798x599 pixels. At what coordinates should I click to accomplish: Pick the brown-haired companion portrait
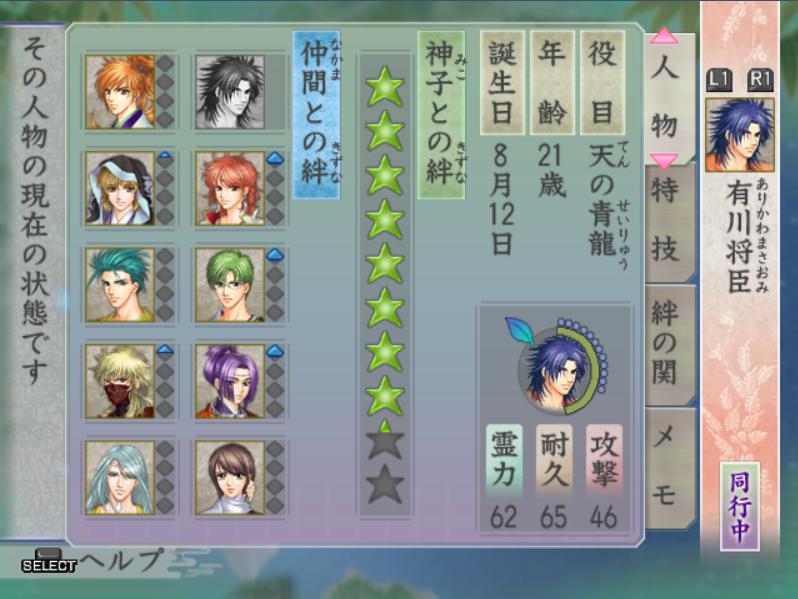click(229, 477)
